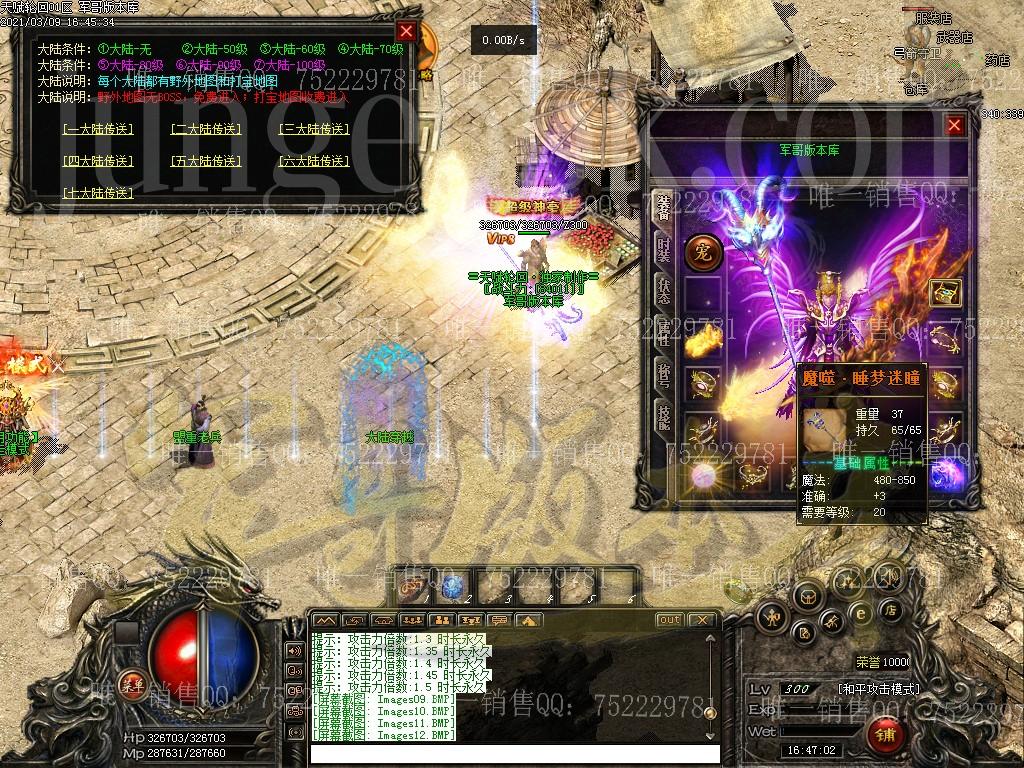Viewport: 1024px width, 768px height.
Task: Use the blue crystal item in the quick slot
Action: (452, 587)
